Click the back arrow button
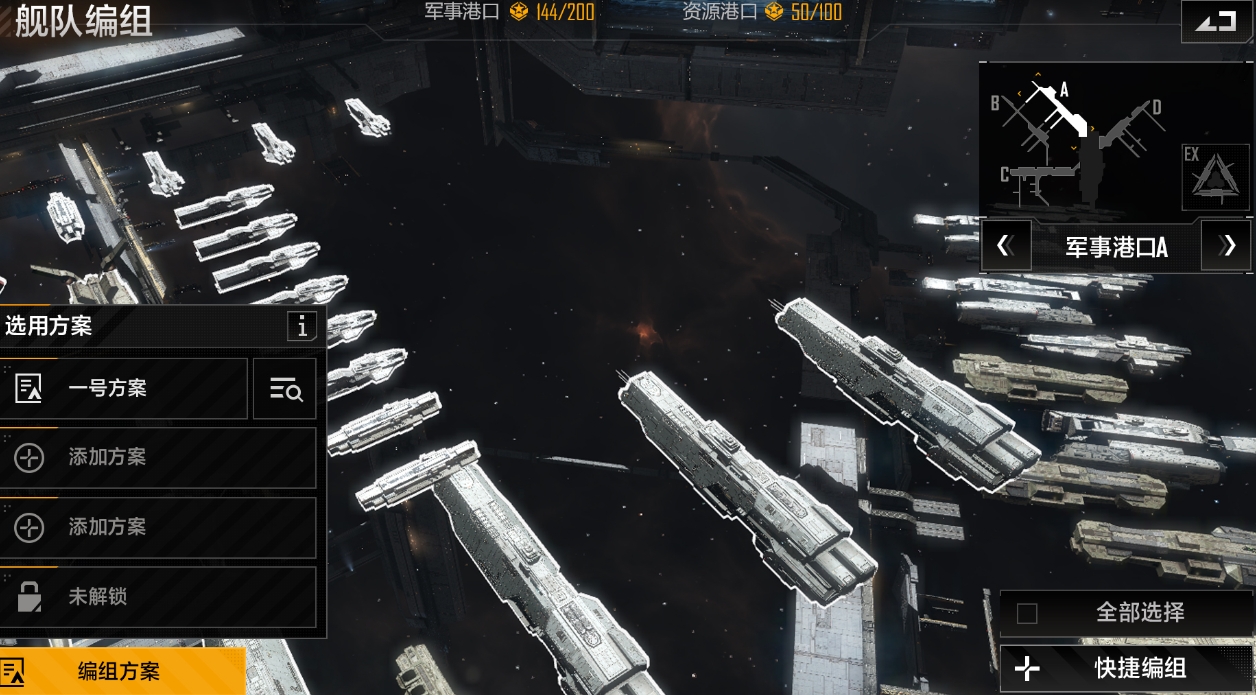The height and width of the screenshot is (695, 1256). tap(1216, 21)
